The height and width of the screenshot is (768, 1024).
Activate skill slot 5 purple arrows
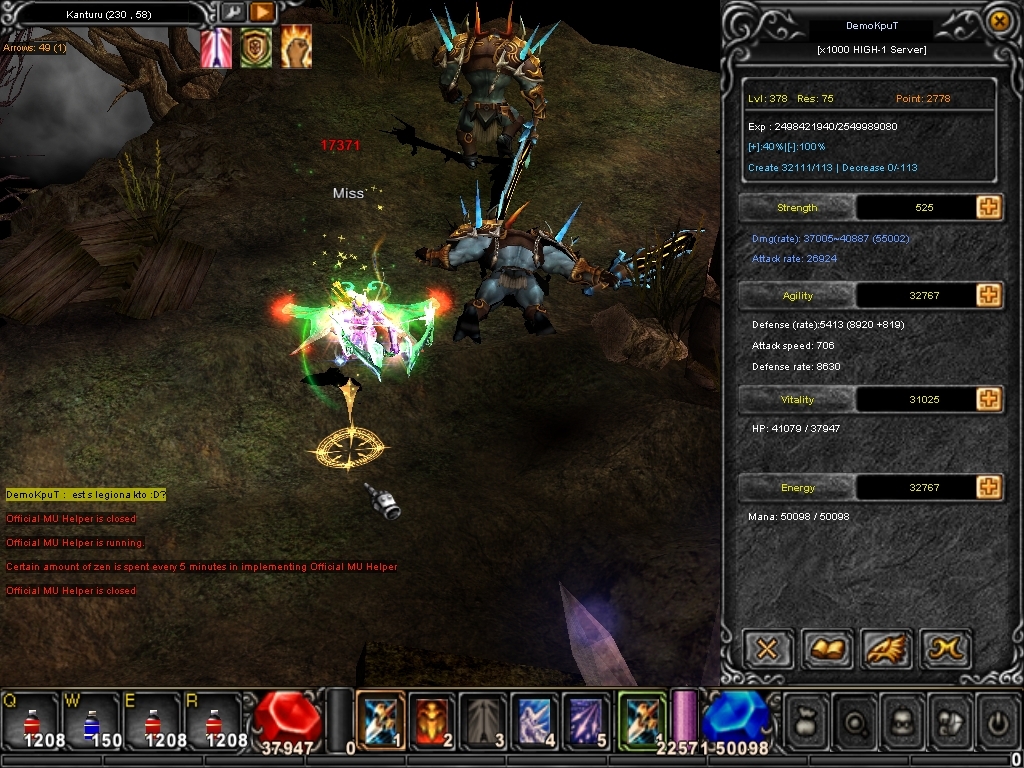pyautogui.click(x=587, y=720)
